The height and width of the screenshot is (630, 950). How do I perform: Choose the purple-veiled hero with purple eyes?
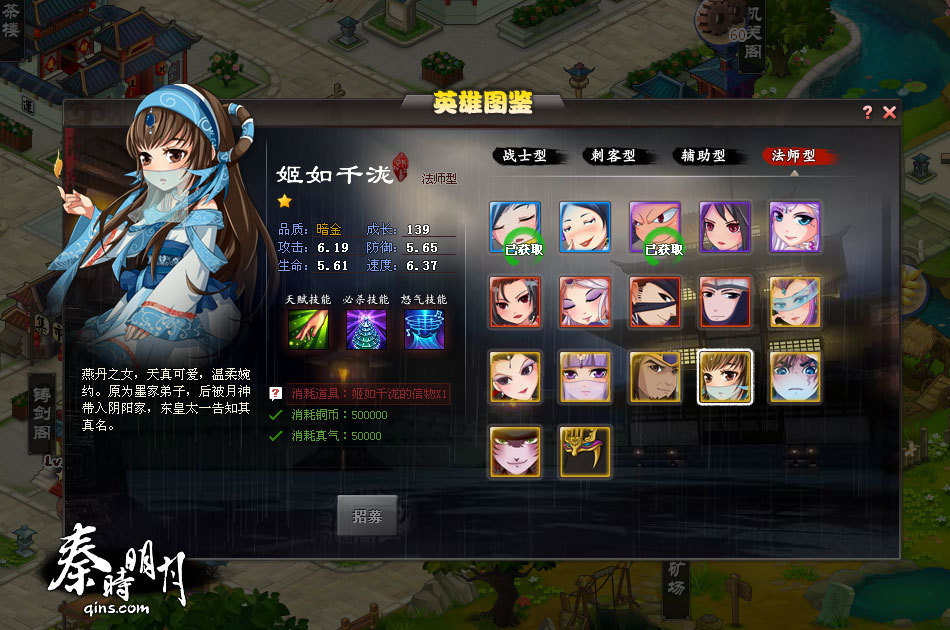pos(585,377)
